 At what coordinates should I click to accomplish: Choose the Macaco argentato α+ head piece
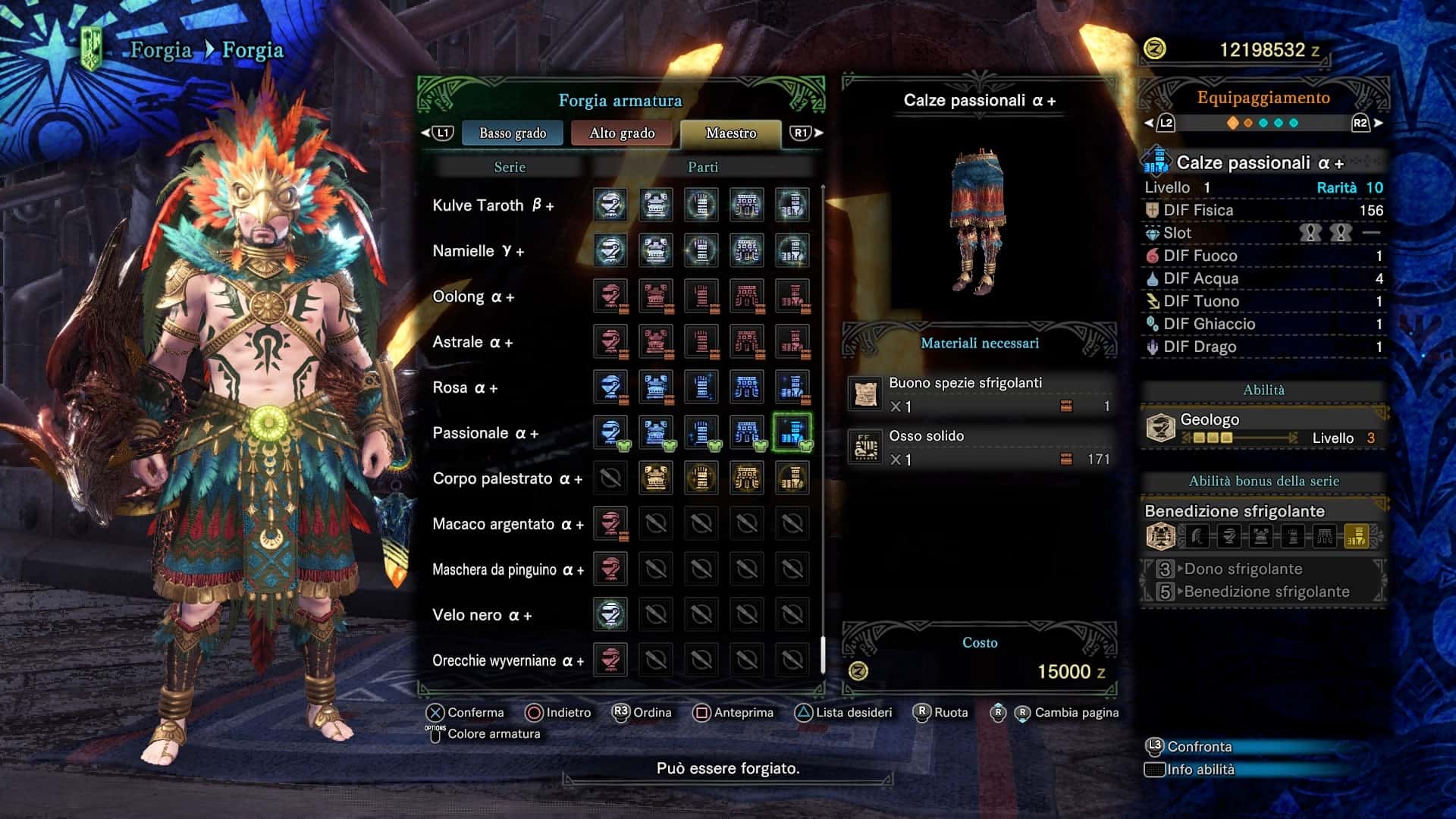(610, 524)
